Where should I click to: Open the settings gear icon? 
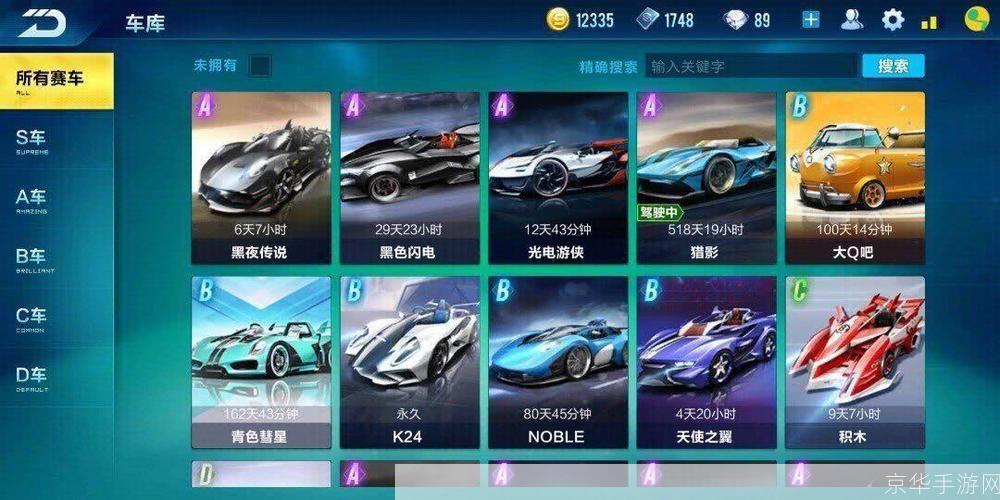coord(892,20)
